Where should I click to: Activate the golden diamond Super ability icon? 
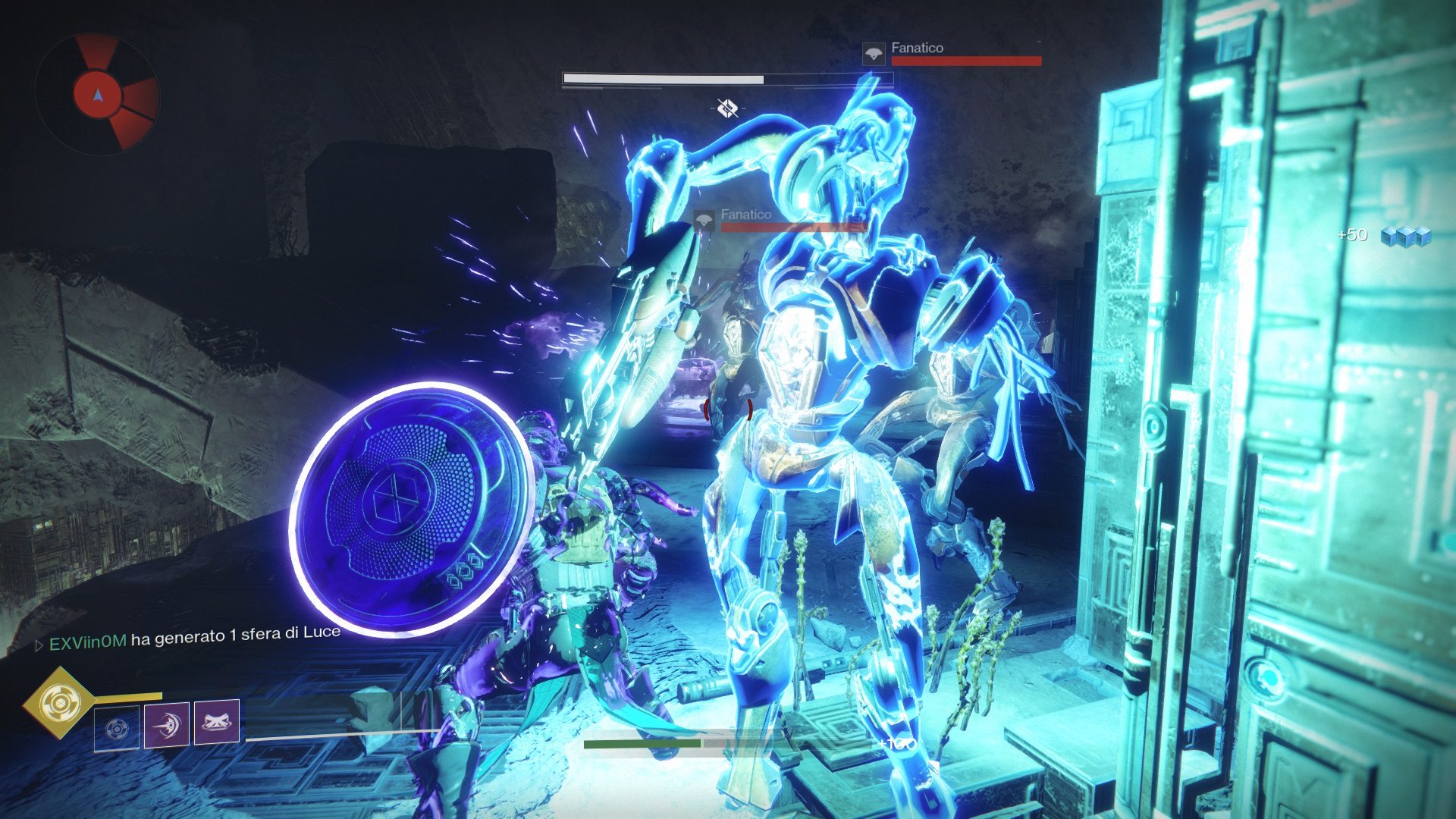[58, 704]
